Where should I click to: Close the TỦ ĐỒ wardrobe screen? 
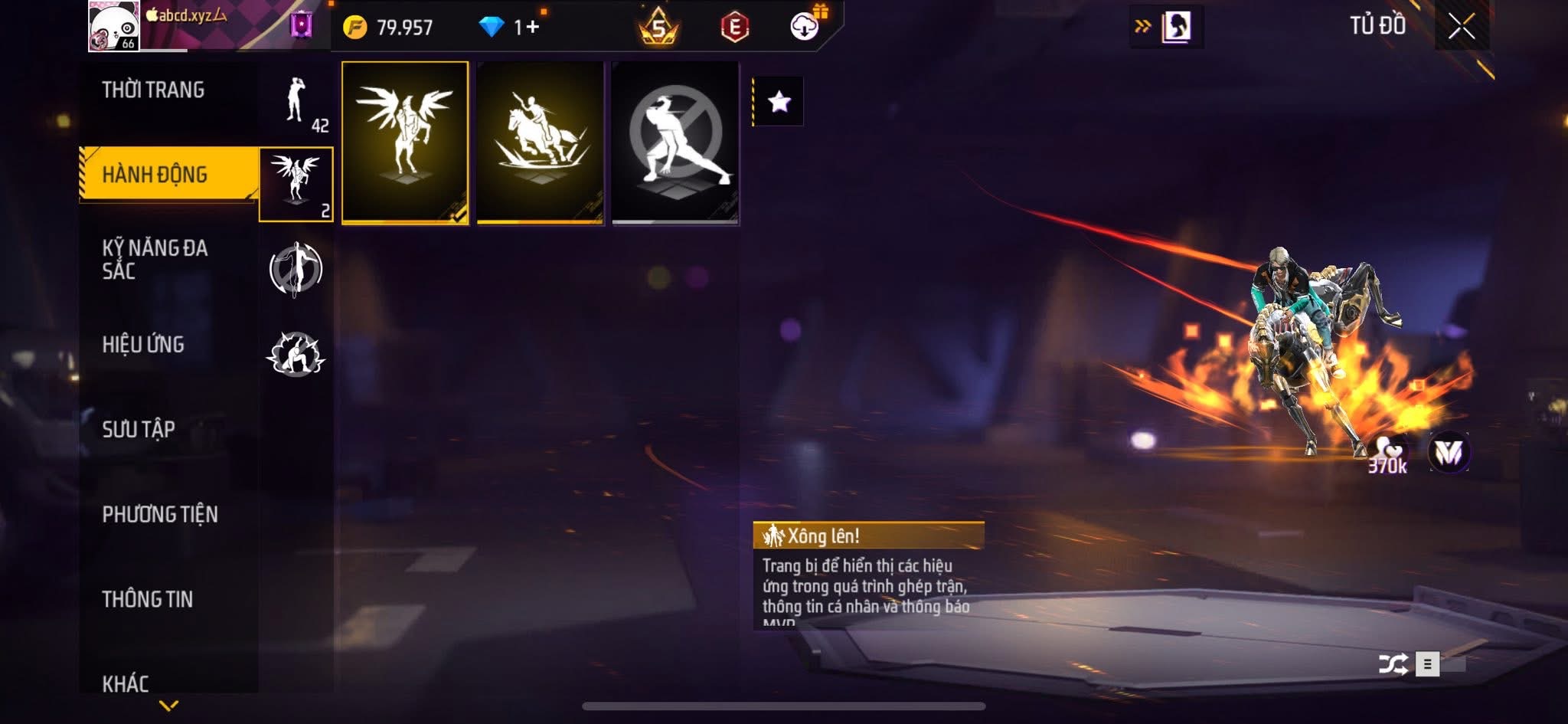click(1461, 27)
